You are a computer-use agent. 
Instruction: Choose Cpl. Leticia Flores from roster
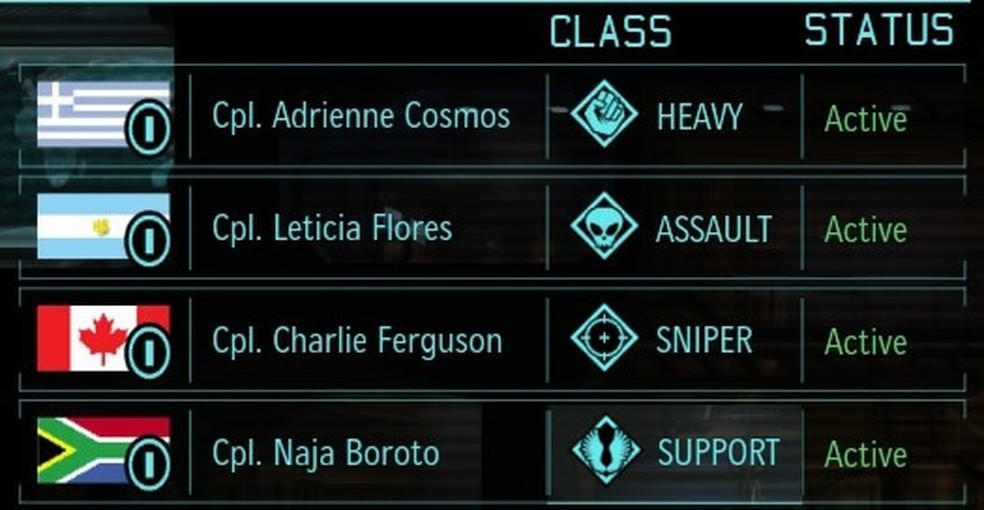coord(332,228)
